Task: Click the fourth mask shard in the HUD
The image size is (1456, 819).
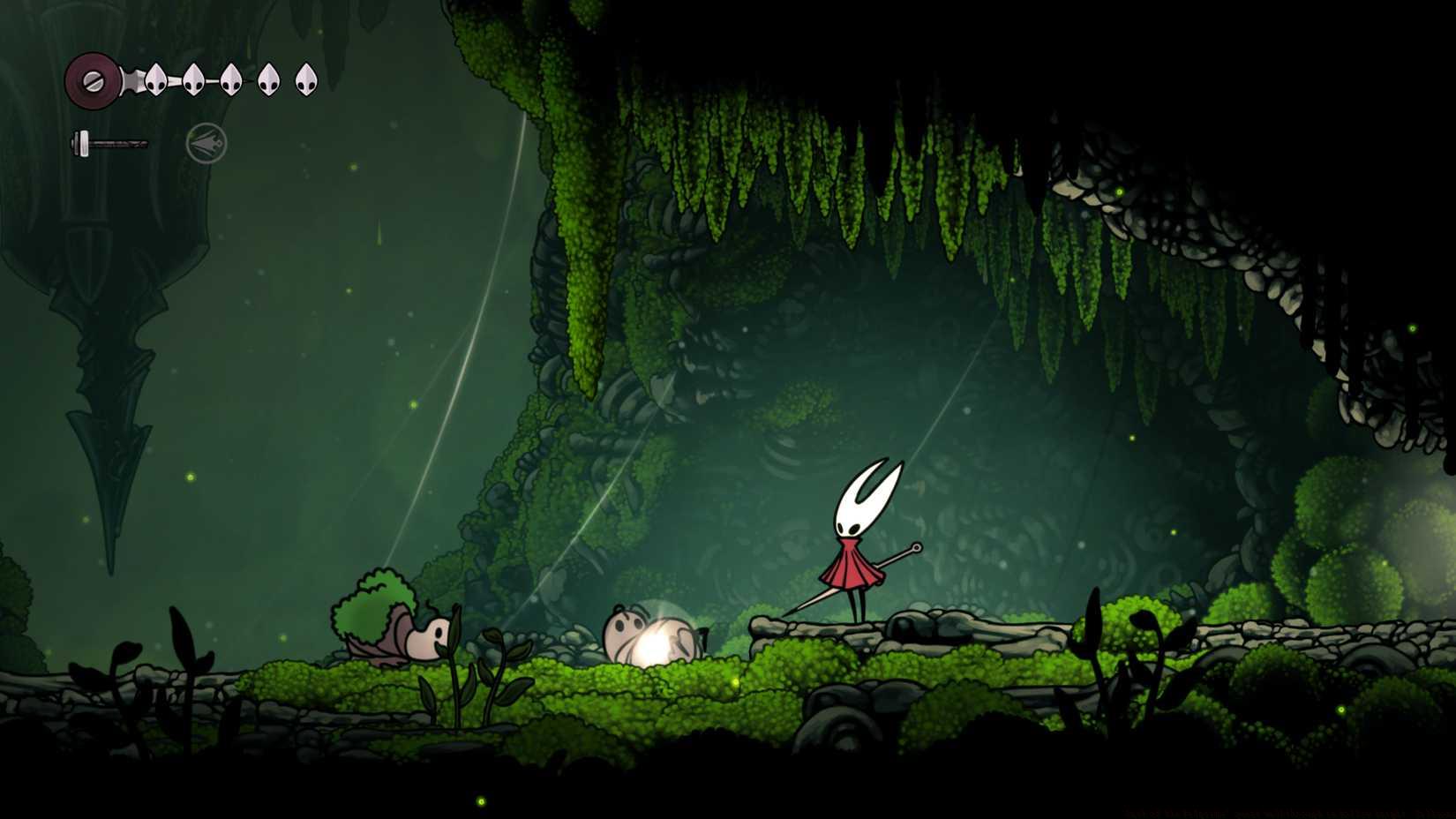Action: point(268,79)
